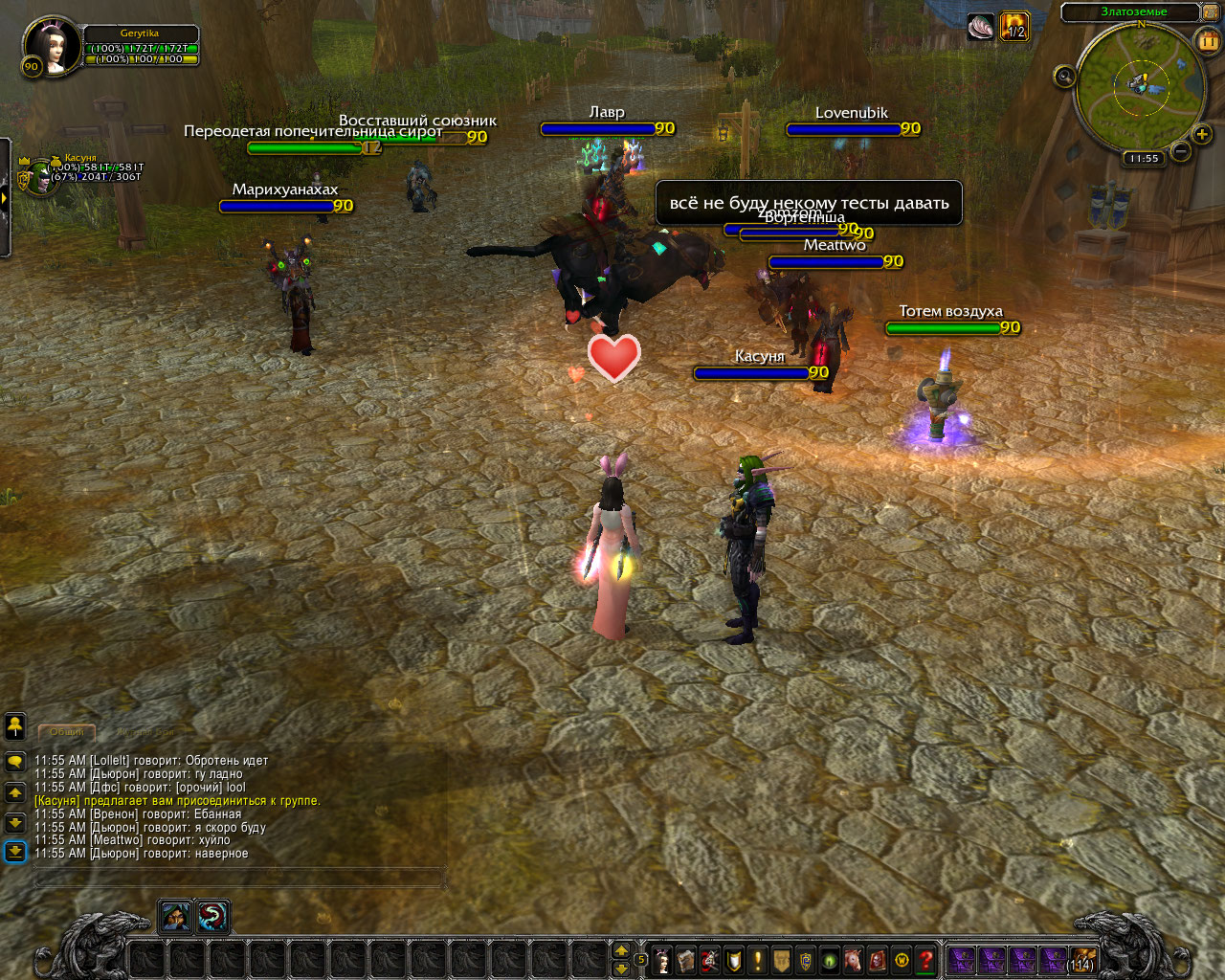The width and height of the screenshot is (1225, 980).
Task: Open the world map button beside Златоземье
Action: 1212,12
